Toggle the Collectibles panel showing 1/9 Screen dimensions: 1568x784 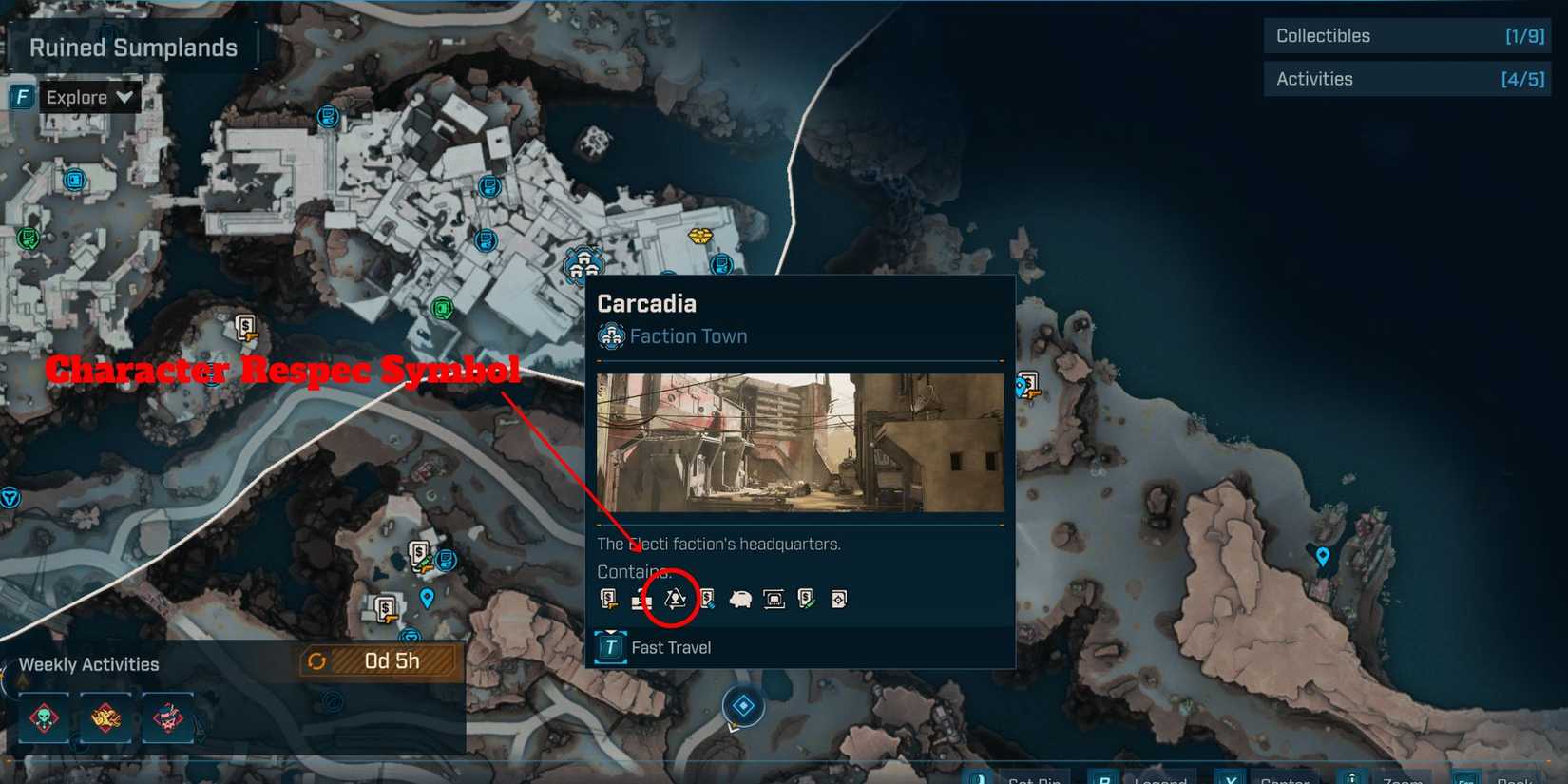(x=1406, y=36)
